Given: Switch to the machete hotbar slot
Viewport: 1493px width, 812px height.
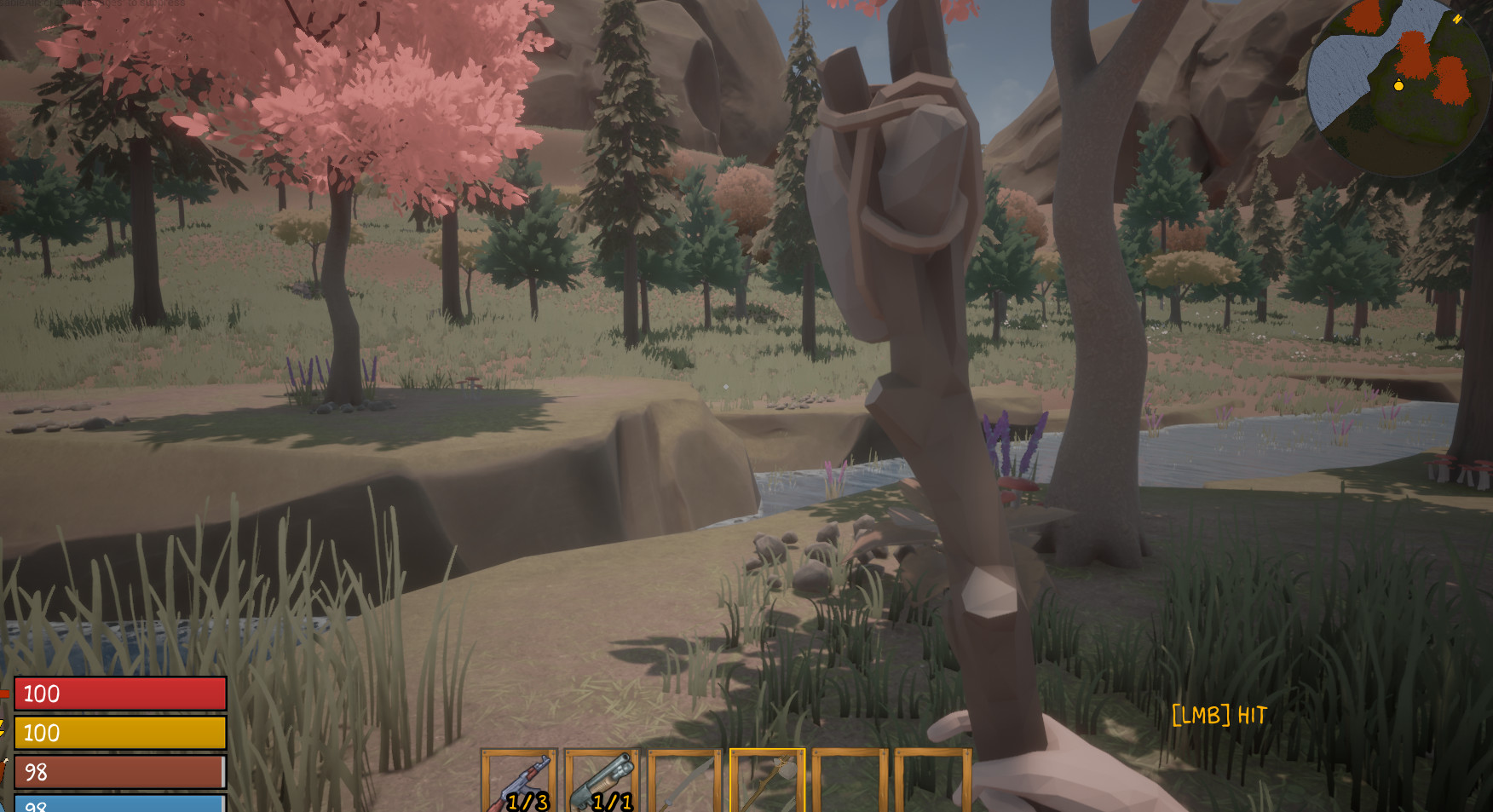Looking at the screenshot, I should pos(684,781).
